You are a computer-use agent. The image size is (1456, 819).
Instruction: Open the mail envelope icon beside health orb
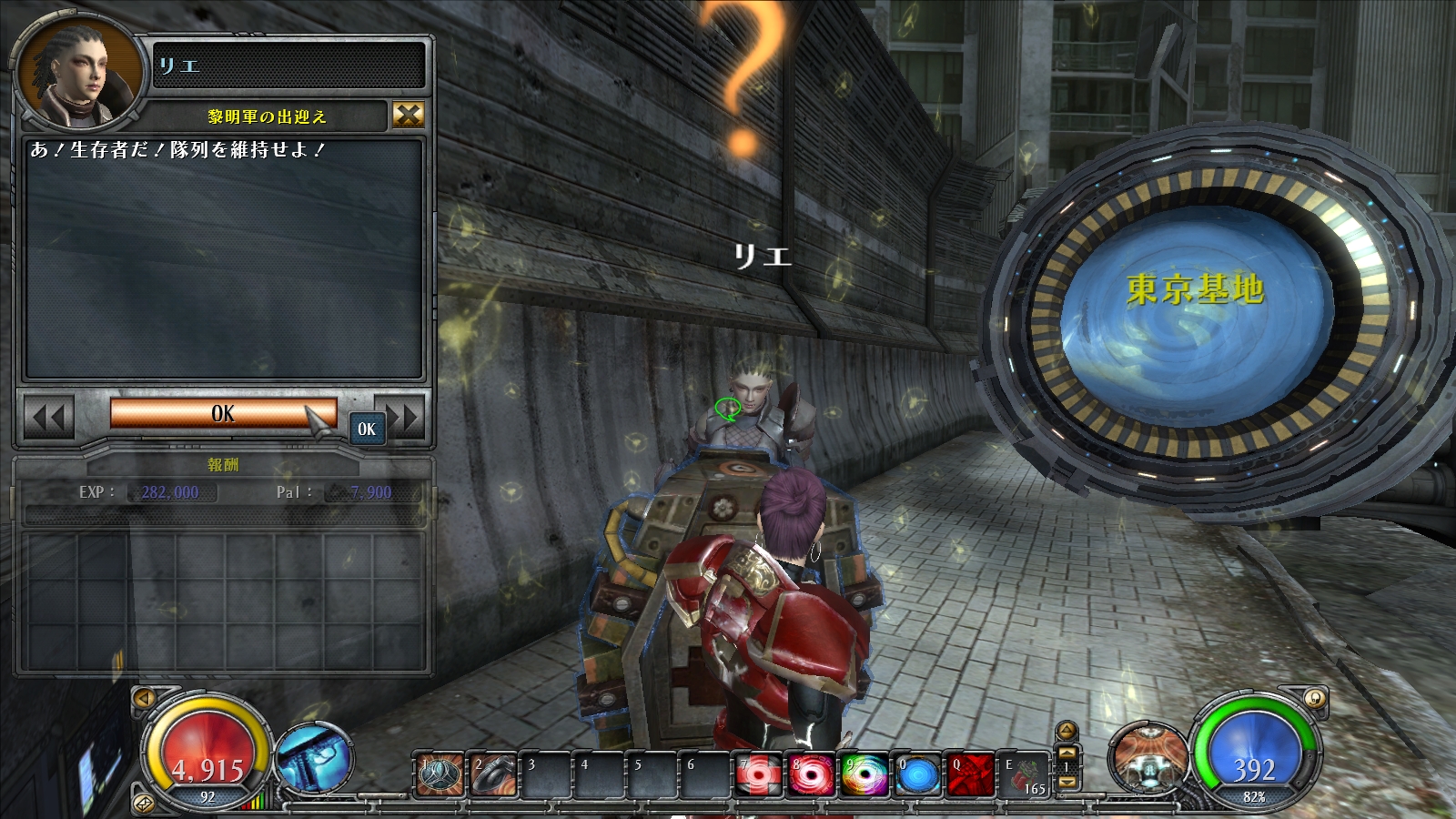[x=144, y=803]
